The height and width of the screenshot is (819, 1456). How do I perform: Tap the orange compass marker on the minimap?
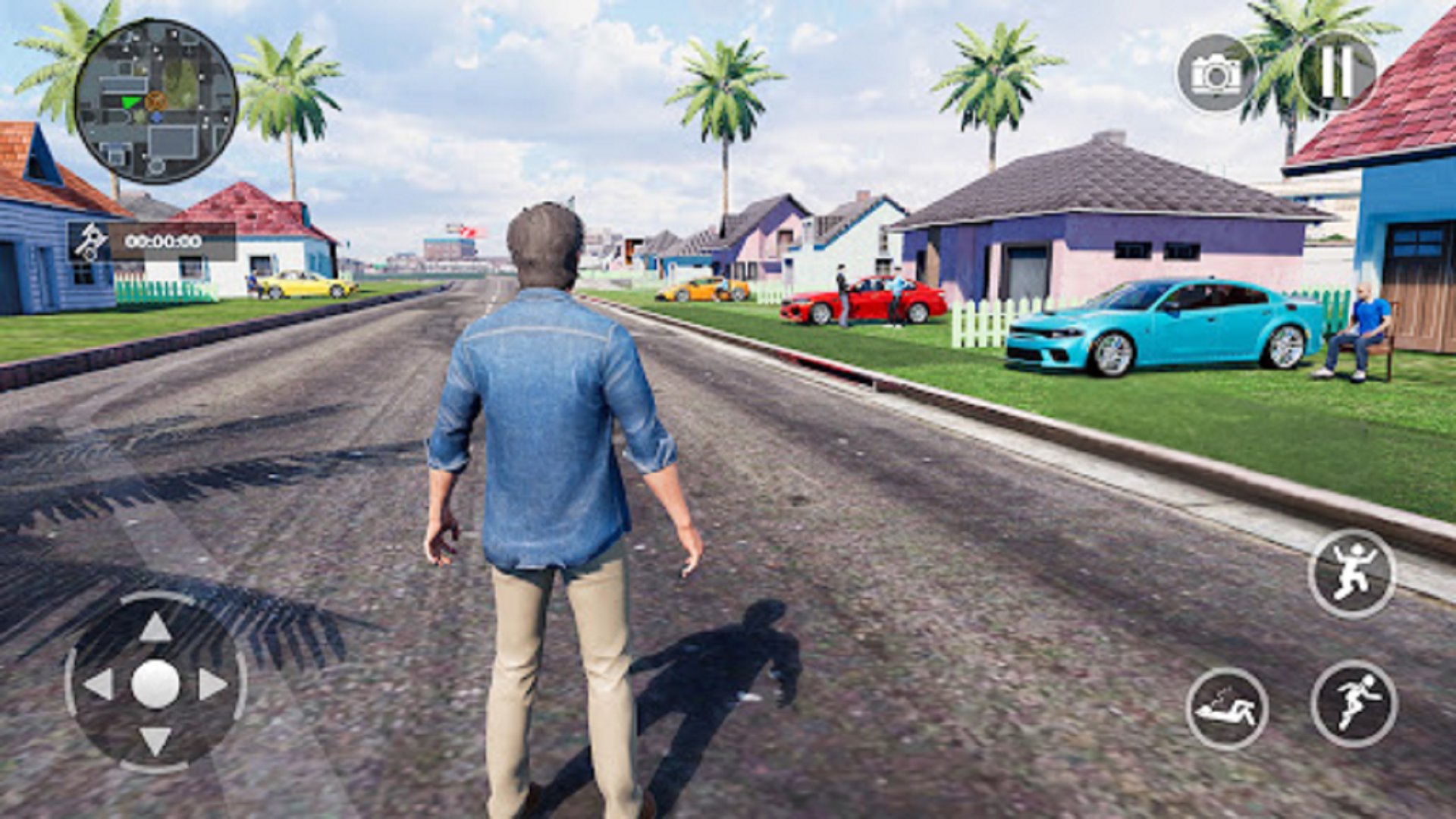tap(155, 99)
